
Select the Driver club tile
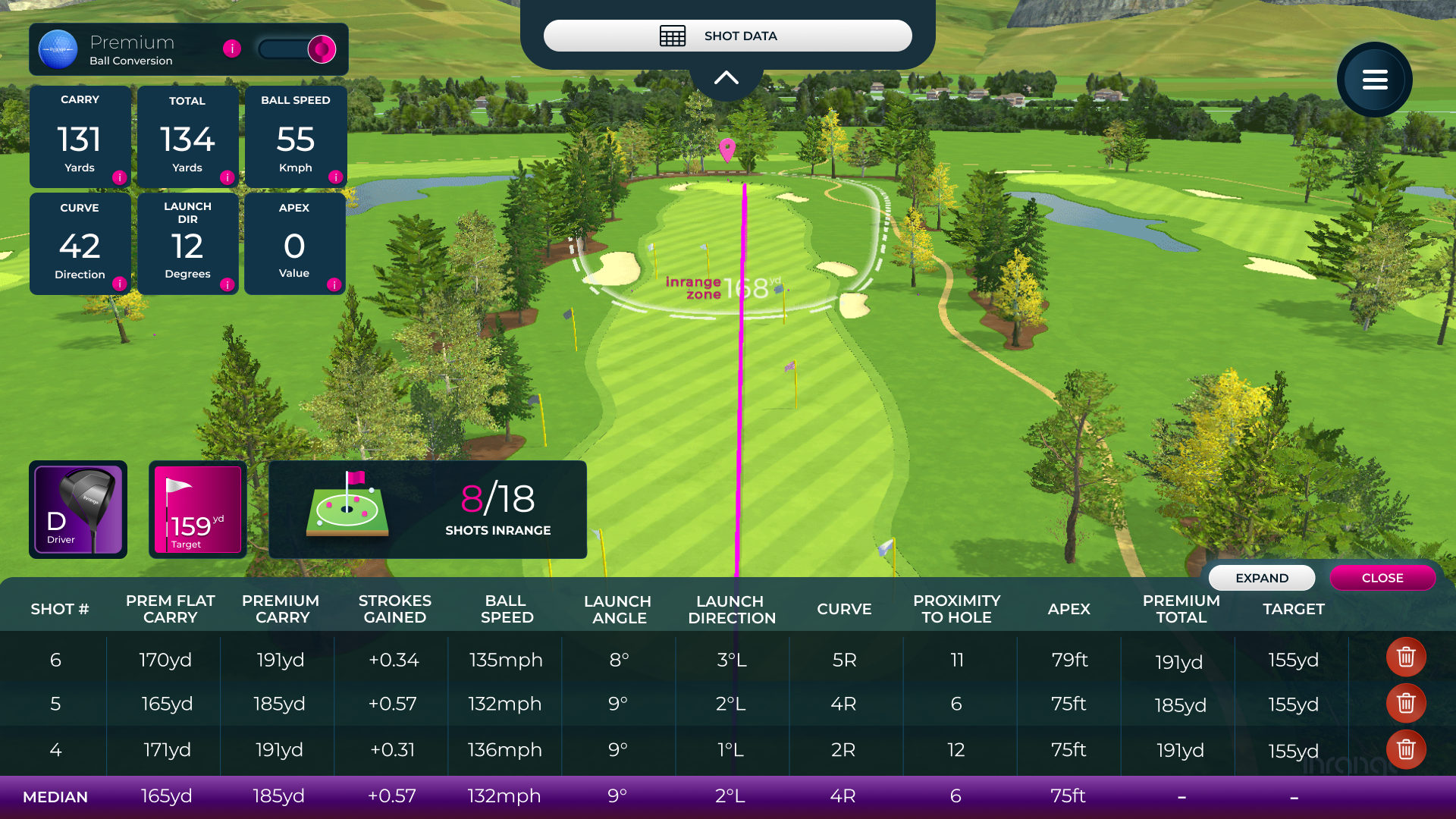[78, 510]
